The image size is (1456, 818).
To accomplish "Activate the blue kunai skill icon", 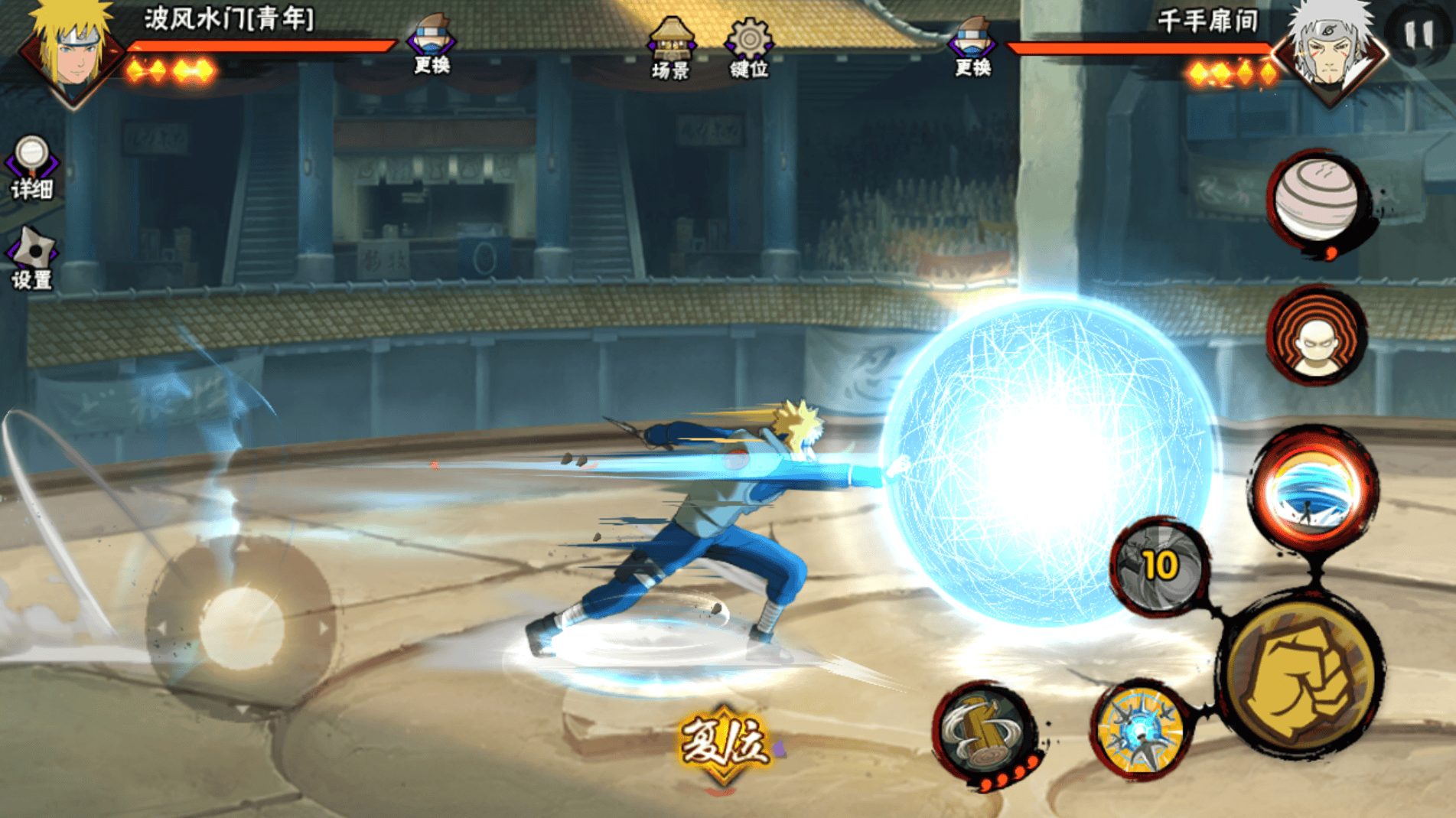I will coord(1141,732).
